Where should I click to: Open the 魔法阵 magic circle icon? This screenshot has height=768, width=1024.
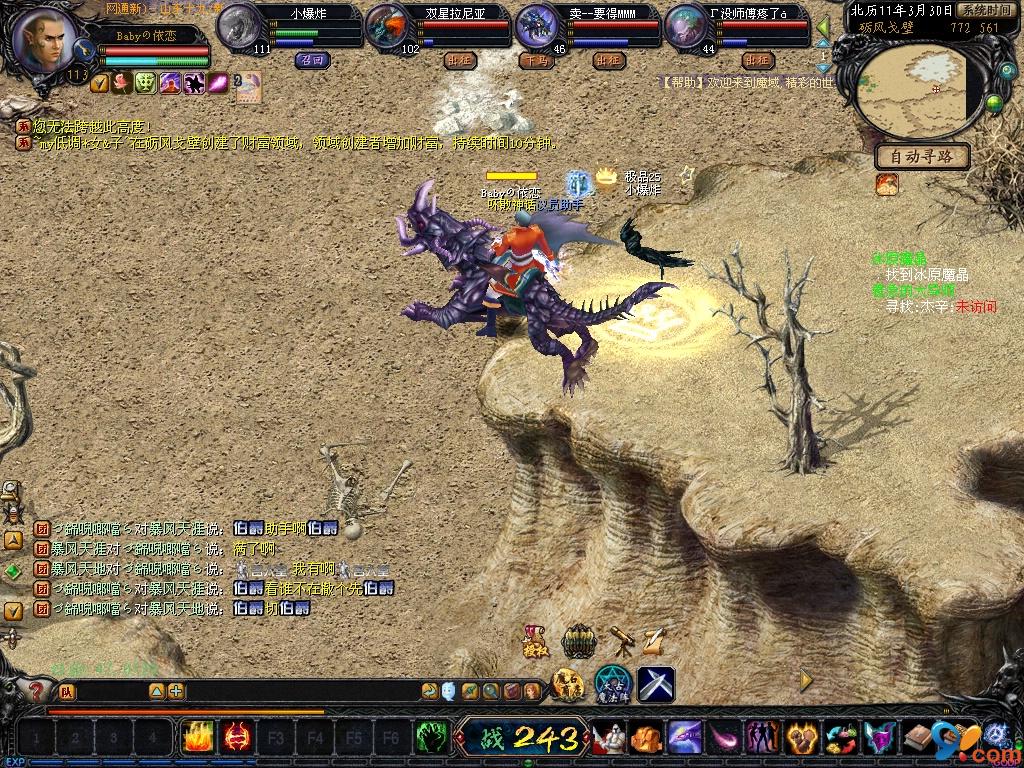(x=612, y=684)
